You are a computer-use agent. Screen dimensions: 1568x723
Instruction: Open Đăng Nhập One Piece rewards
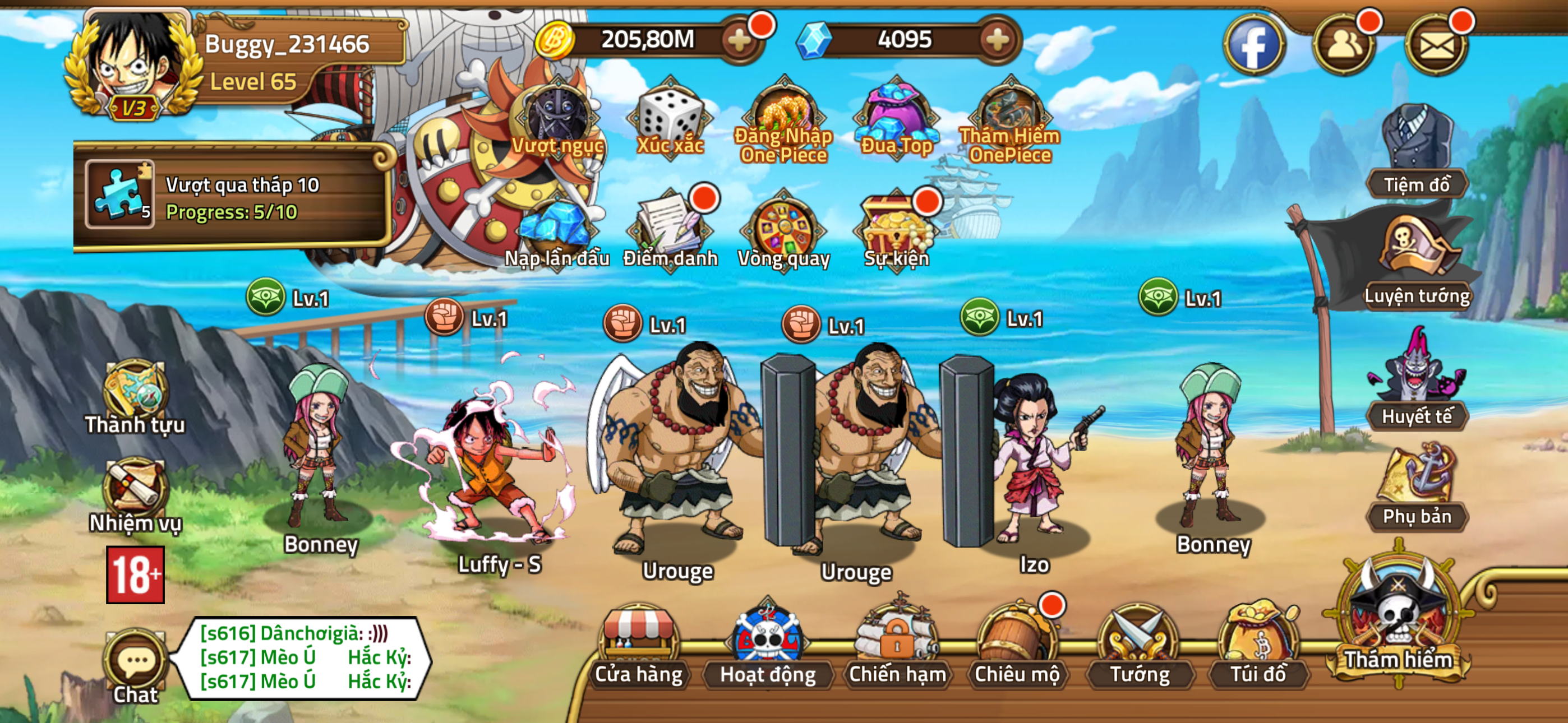[x=785, y=115]
